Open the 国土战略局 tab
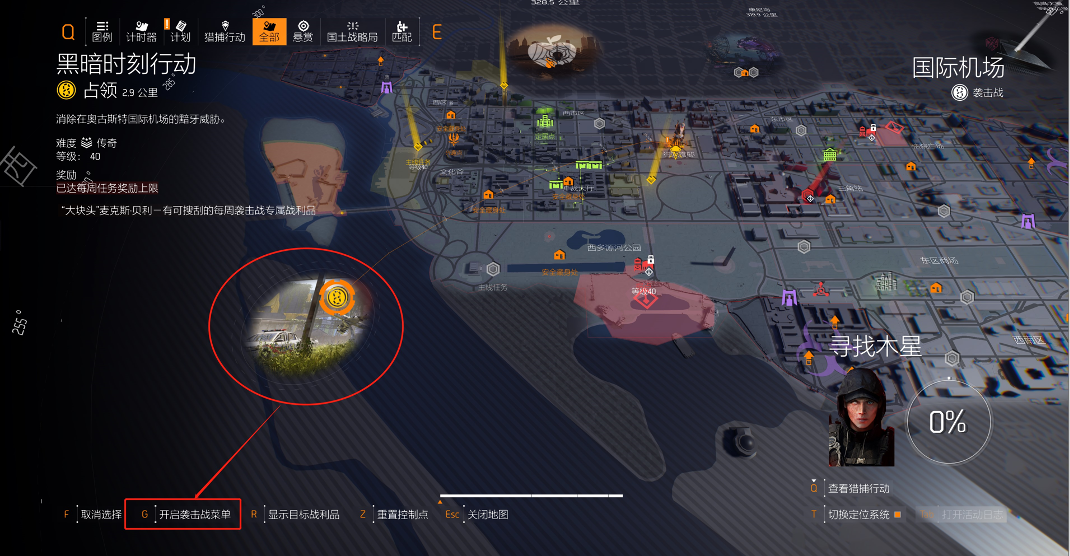Screen dimensions: 1070x556 [x=352, y=31]
